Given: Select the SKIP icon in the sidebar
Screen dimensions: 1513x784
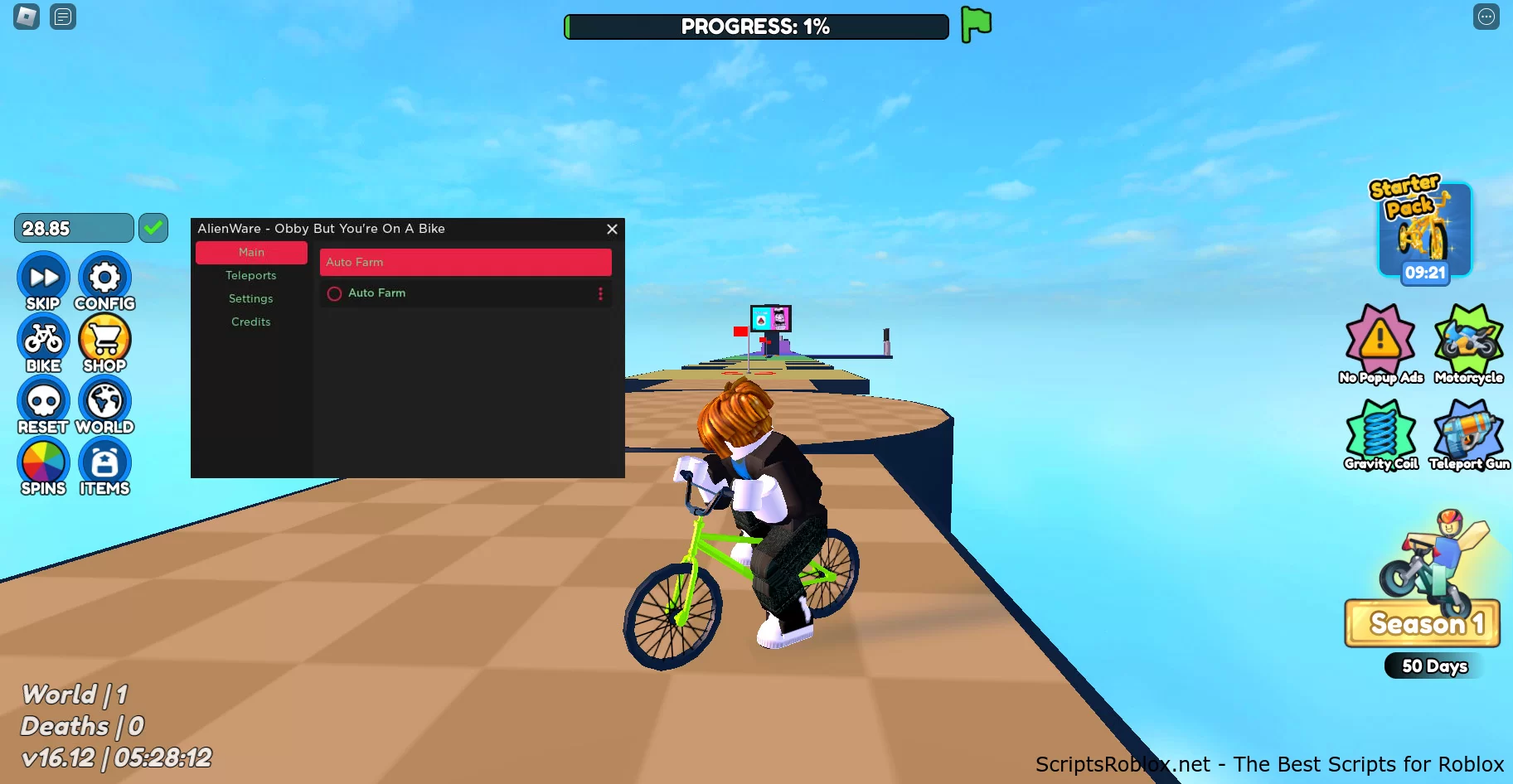Looking at the screenshot, I should 42,278.
